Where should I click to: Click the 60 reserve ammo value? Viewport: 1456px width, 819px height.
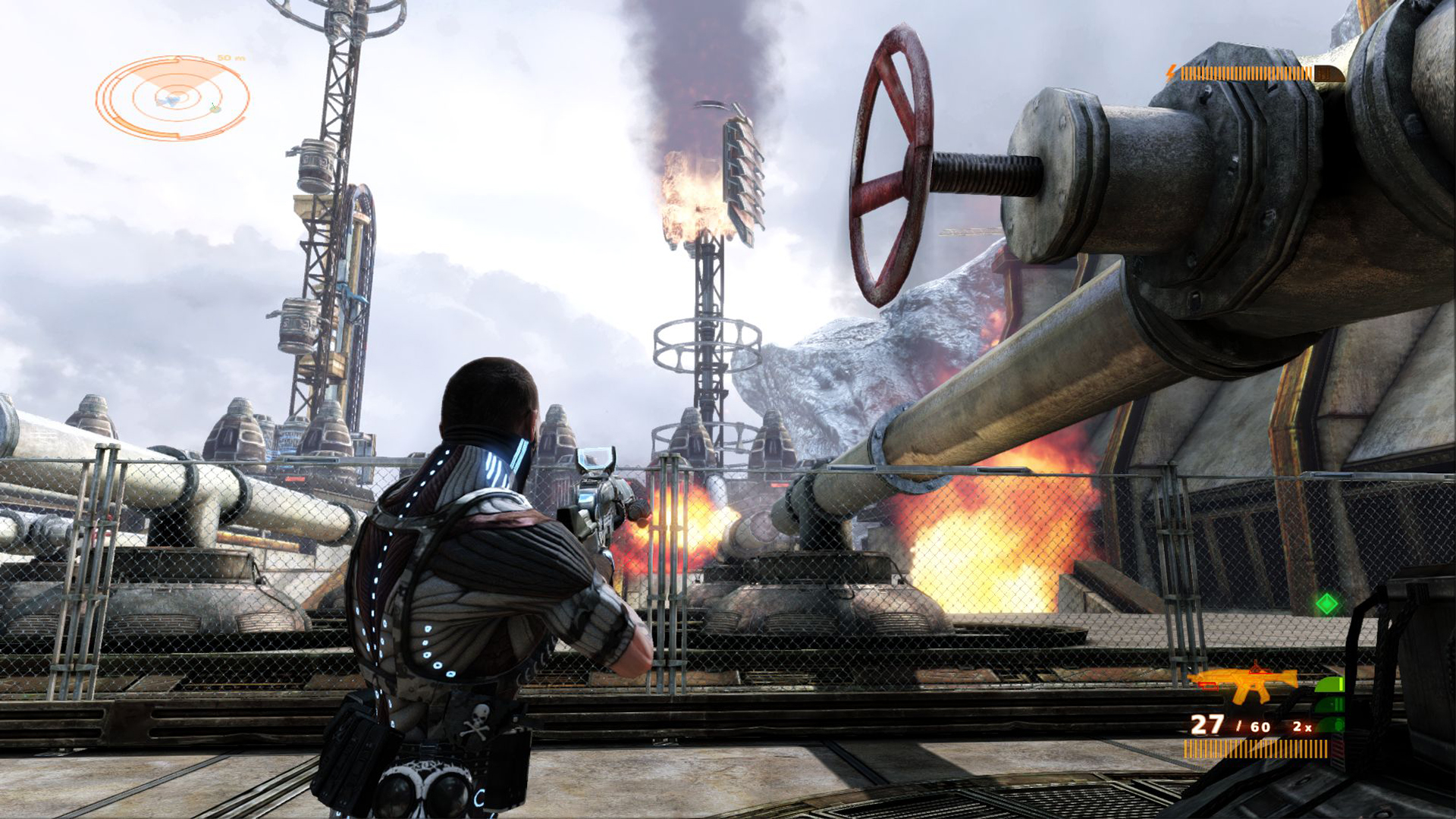(x=1260, y=726)
